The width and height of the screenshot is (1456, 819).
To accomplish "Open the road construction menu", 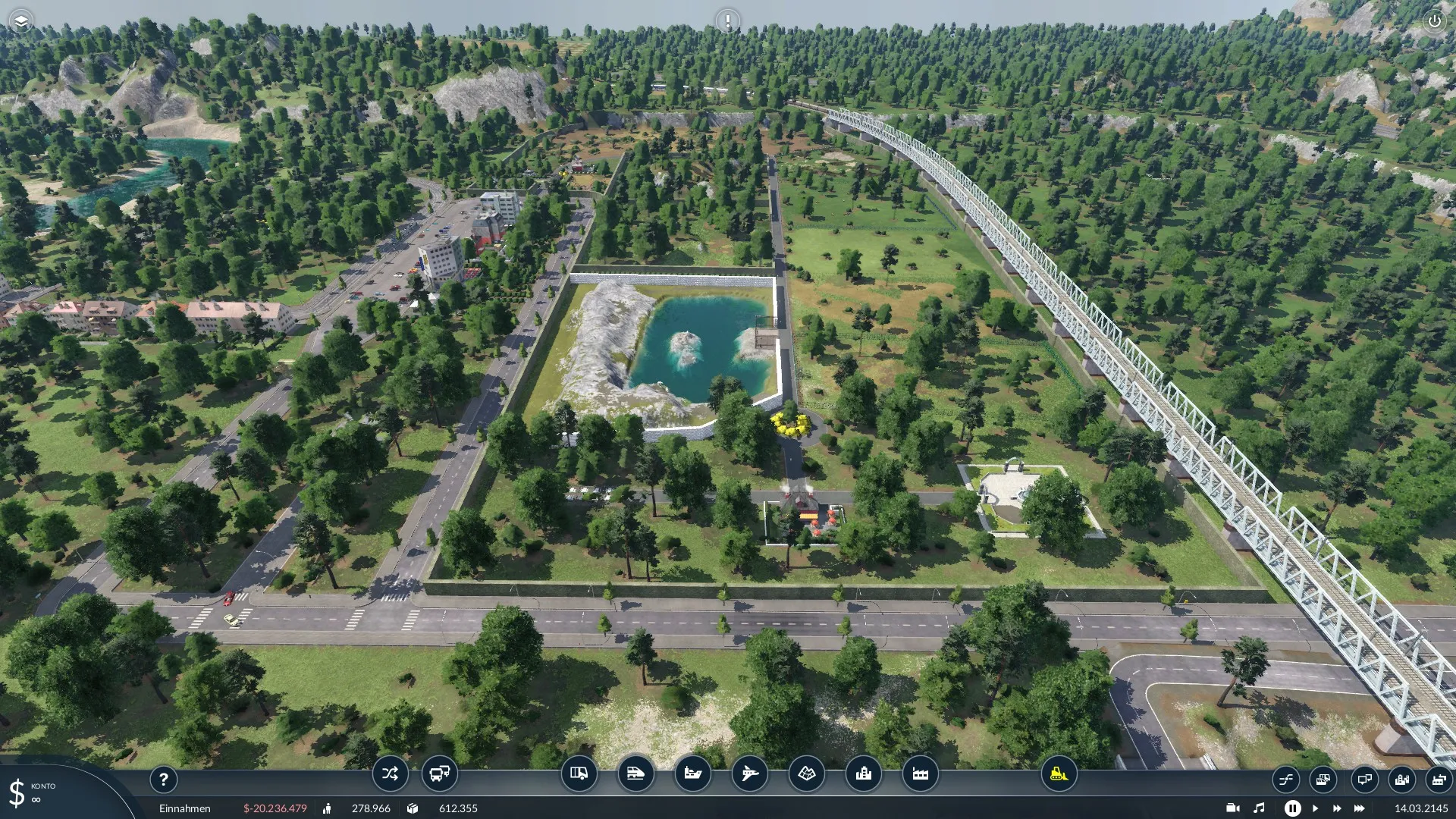I will pyautogui.click(x=579, y=774).
